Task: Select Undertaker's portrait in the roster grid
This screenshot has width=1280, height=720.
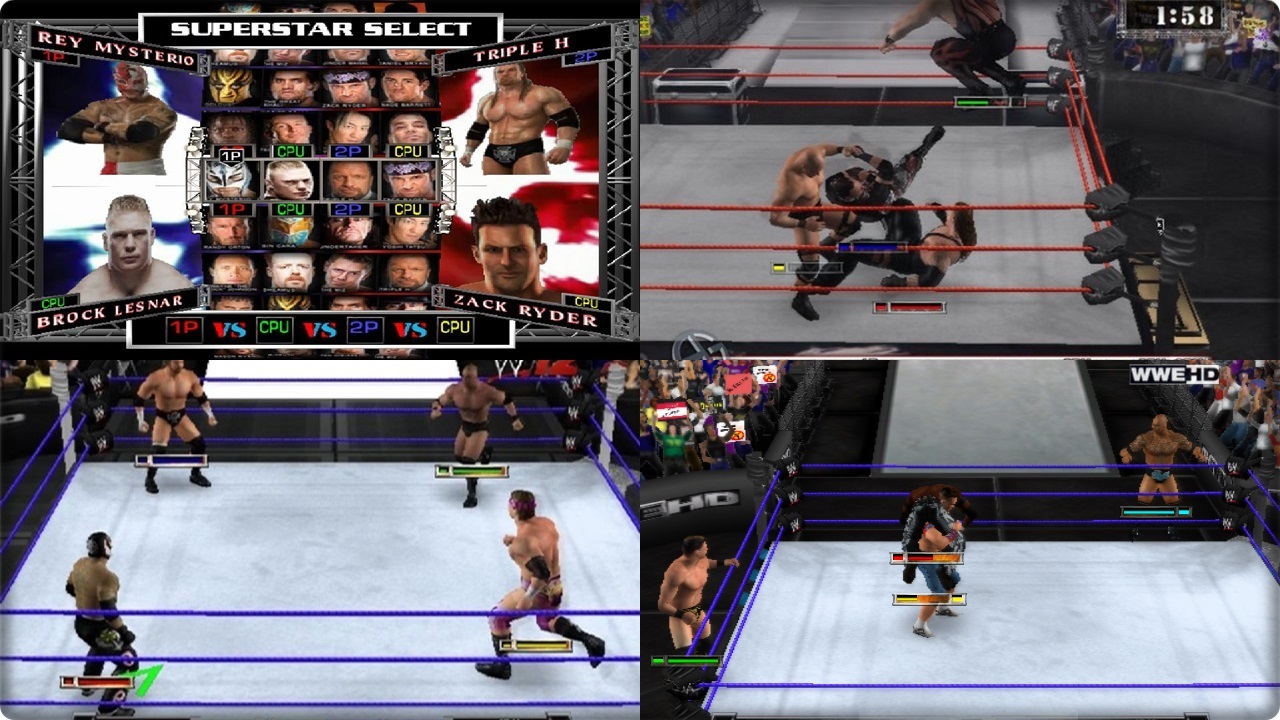Action: (x=349, y=233)
